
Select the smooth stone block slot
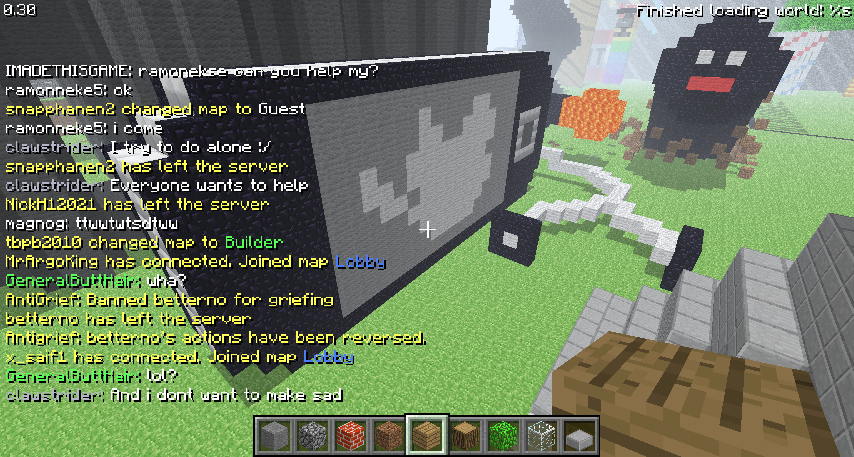point(273,436)
